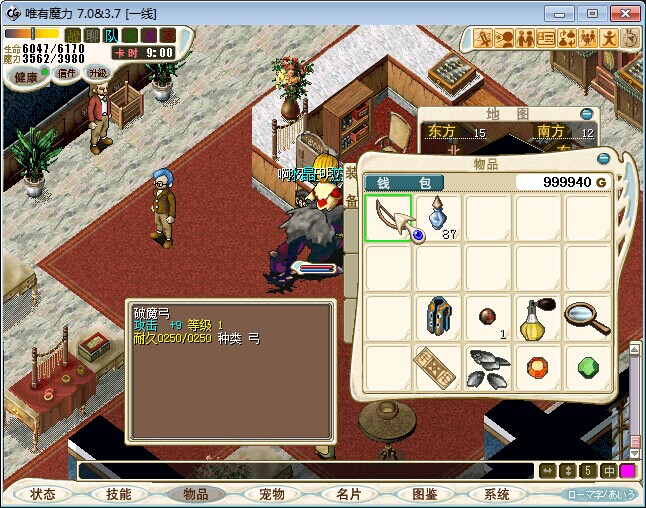Open the 状态 status tab
646x508 pixels.
43,494
